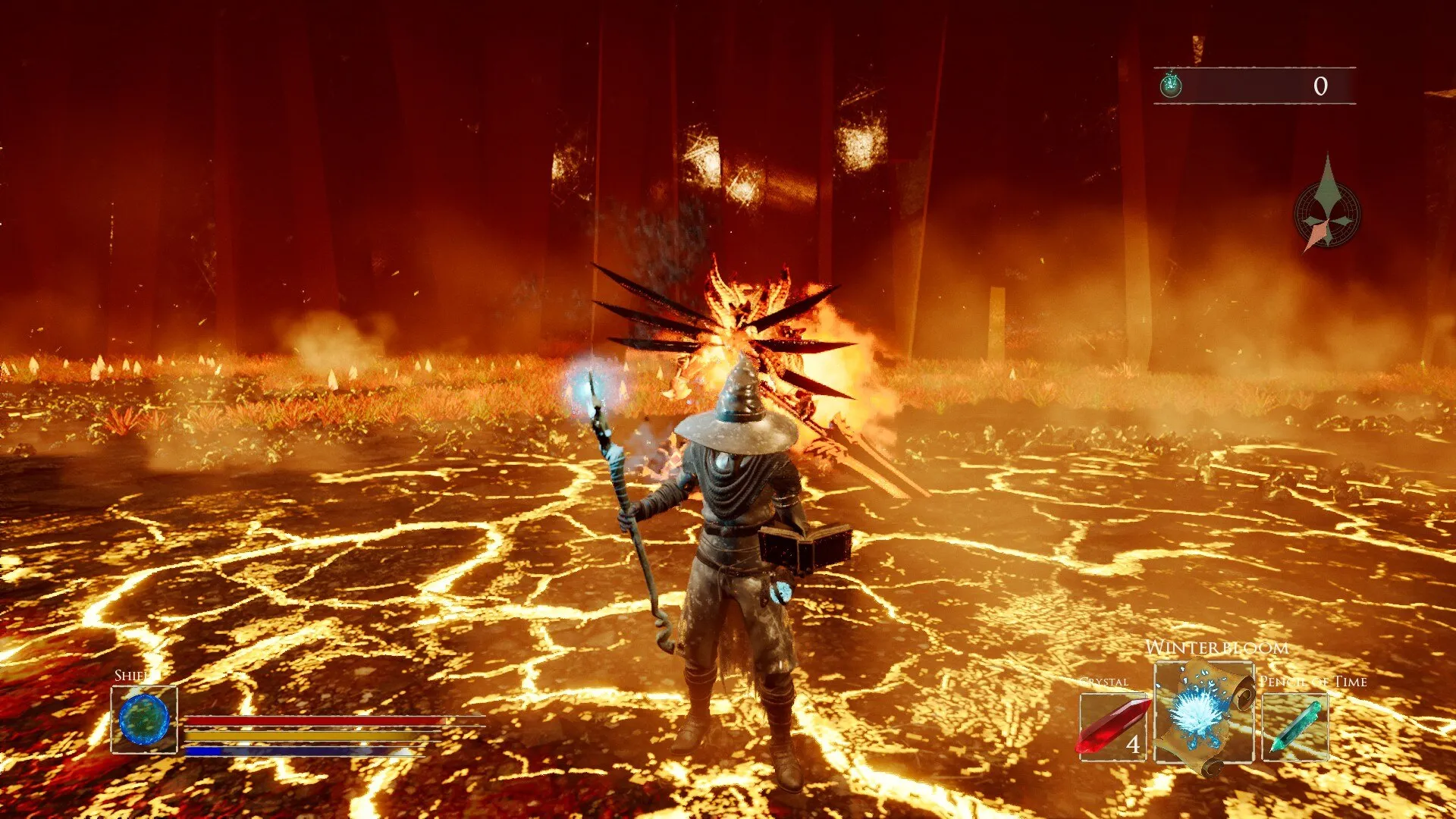Use the red Crystal item slot

[1112, 726]
